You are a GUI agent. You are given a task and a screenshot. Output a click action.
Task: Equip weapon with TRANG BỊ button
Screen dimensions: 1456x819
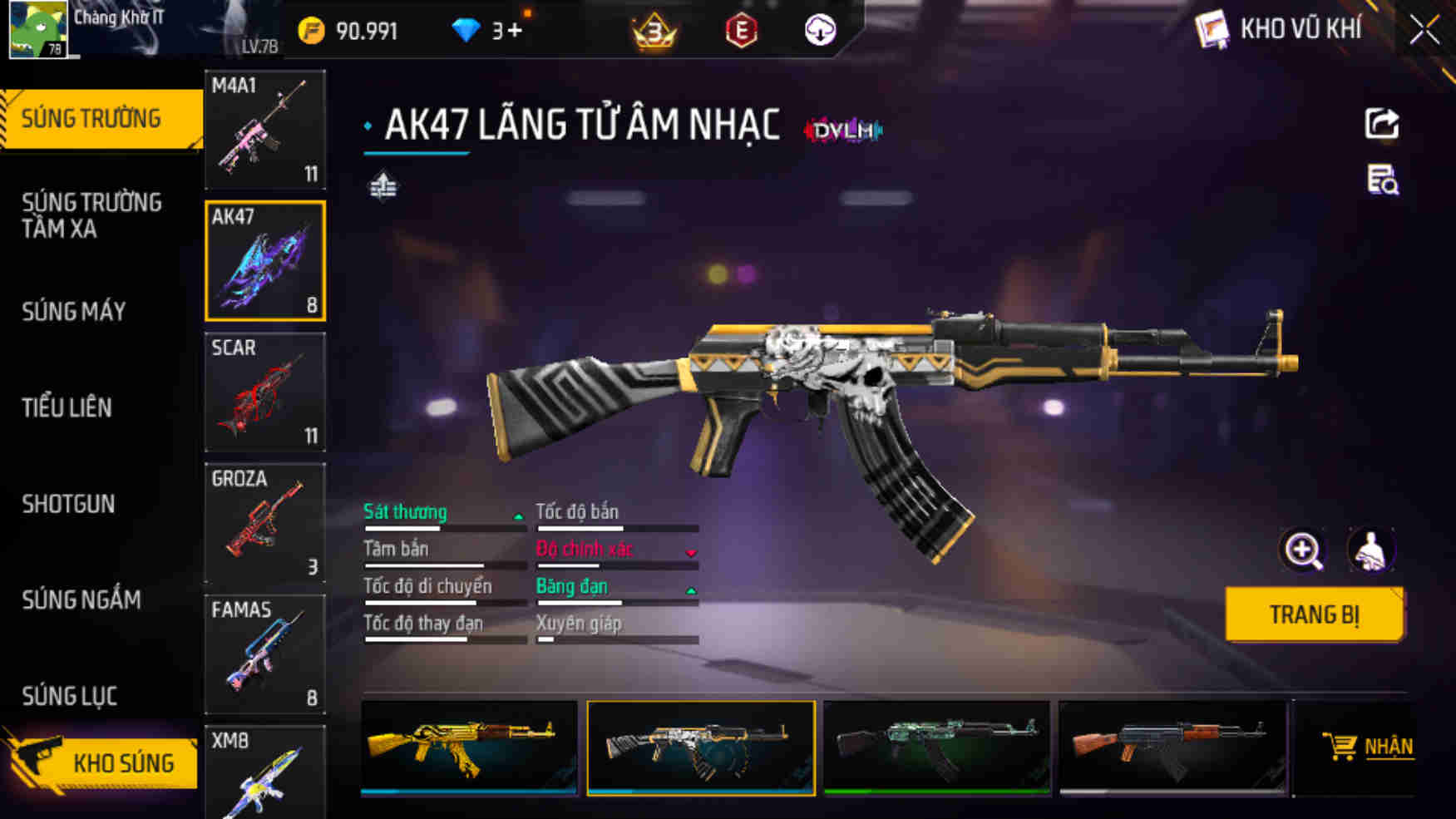tap(1314, 614)
